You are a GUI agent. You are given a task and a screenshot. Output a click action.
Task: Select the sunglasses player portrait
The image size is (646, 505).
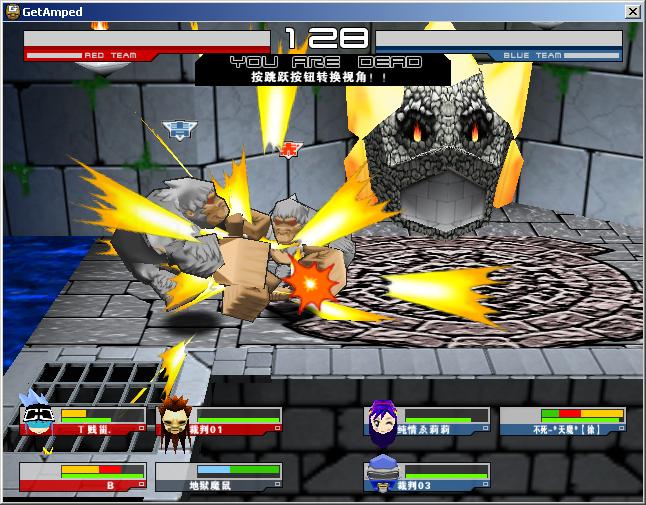coord(38,417)
